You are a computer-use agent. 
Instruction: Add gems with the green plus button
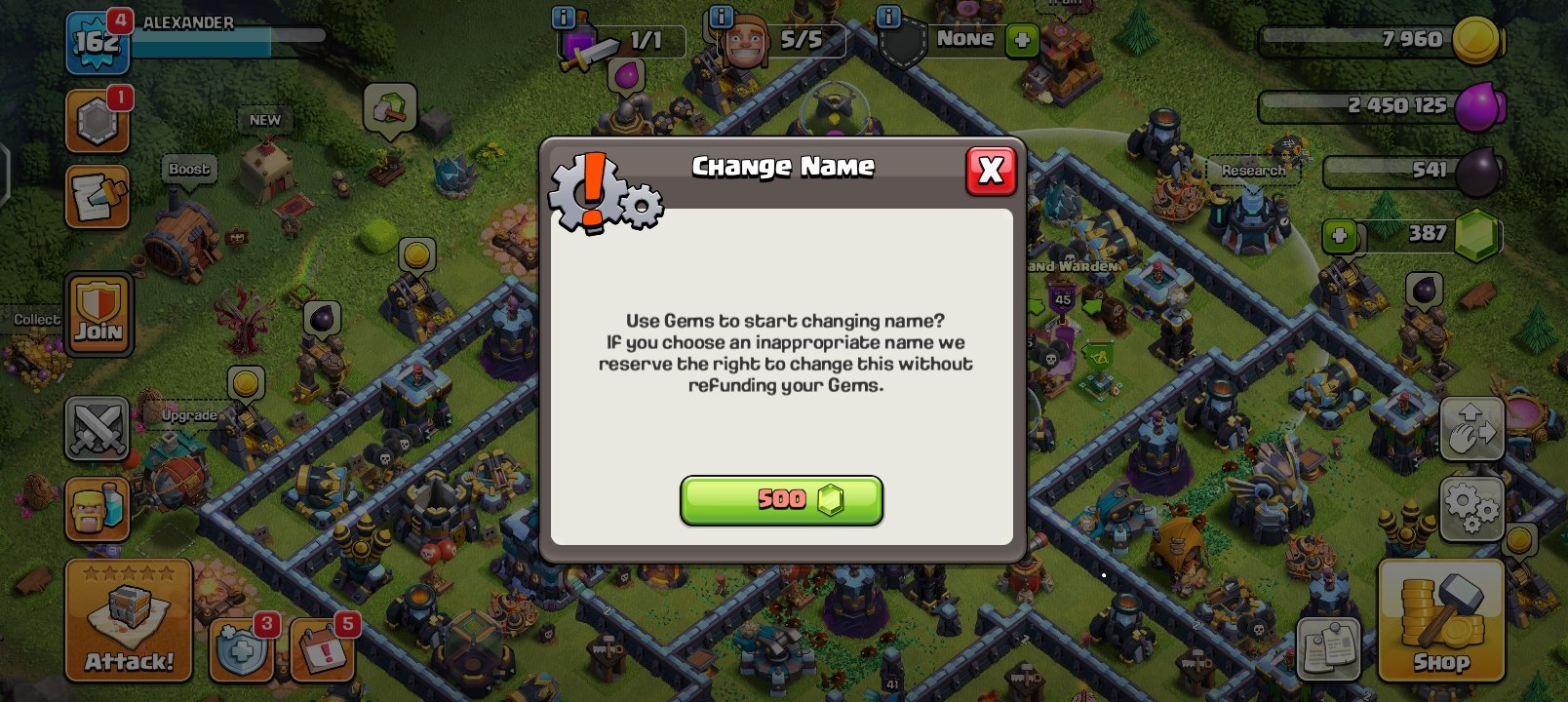[x=1340, y=235]
